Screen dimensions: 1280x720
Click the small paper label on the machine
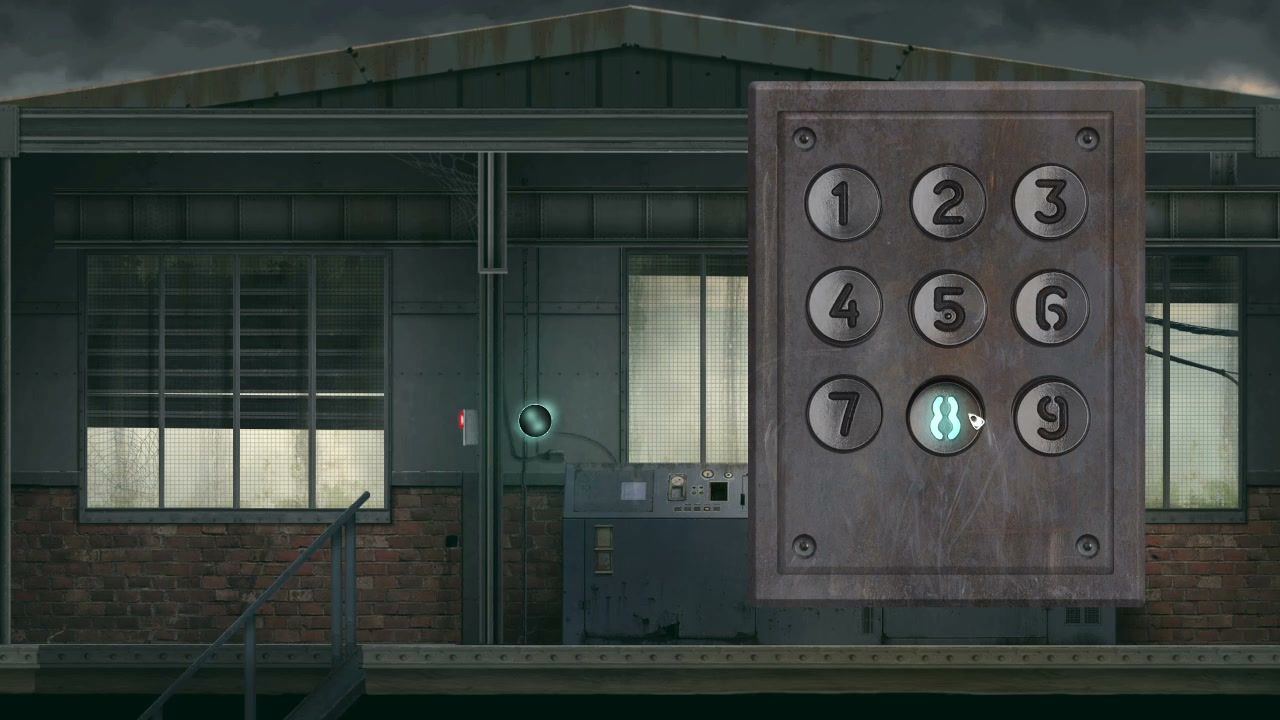(633, 489)
